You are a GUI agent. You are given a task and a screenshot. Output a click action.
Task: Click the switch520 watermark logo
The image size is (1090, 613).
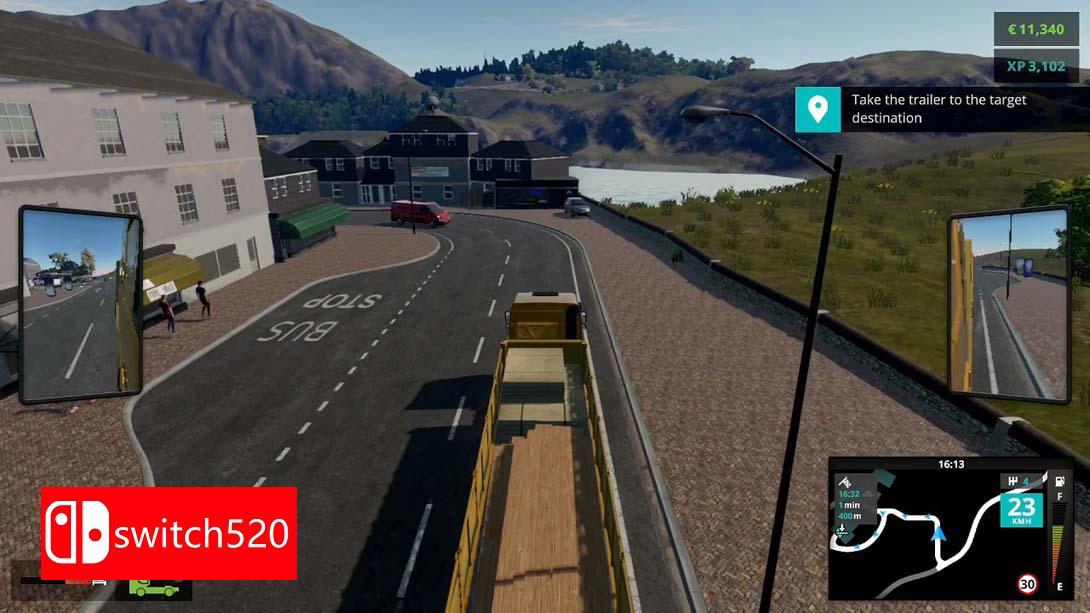coord(169,533)
